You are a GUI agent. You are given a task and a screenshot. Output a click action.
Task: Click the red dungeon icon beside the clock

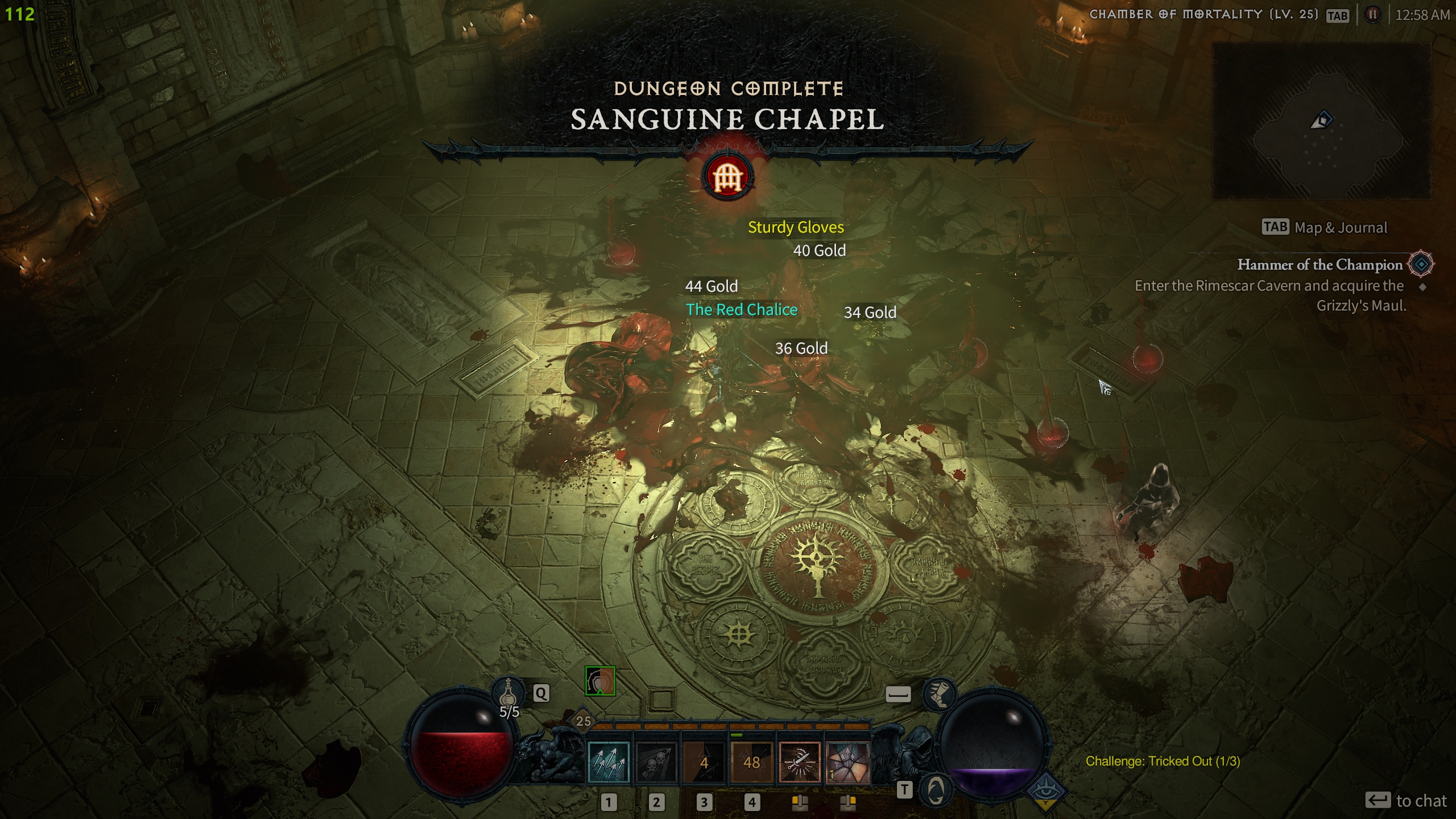(1373, 15)
